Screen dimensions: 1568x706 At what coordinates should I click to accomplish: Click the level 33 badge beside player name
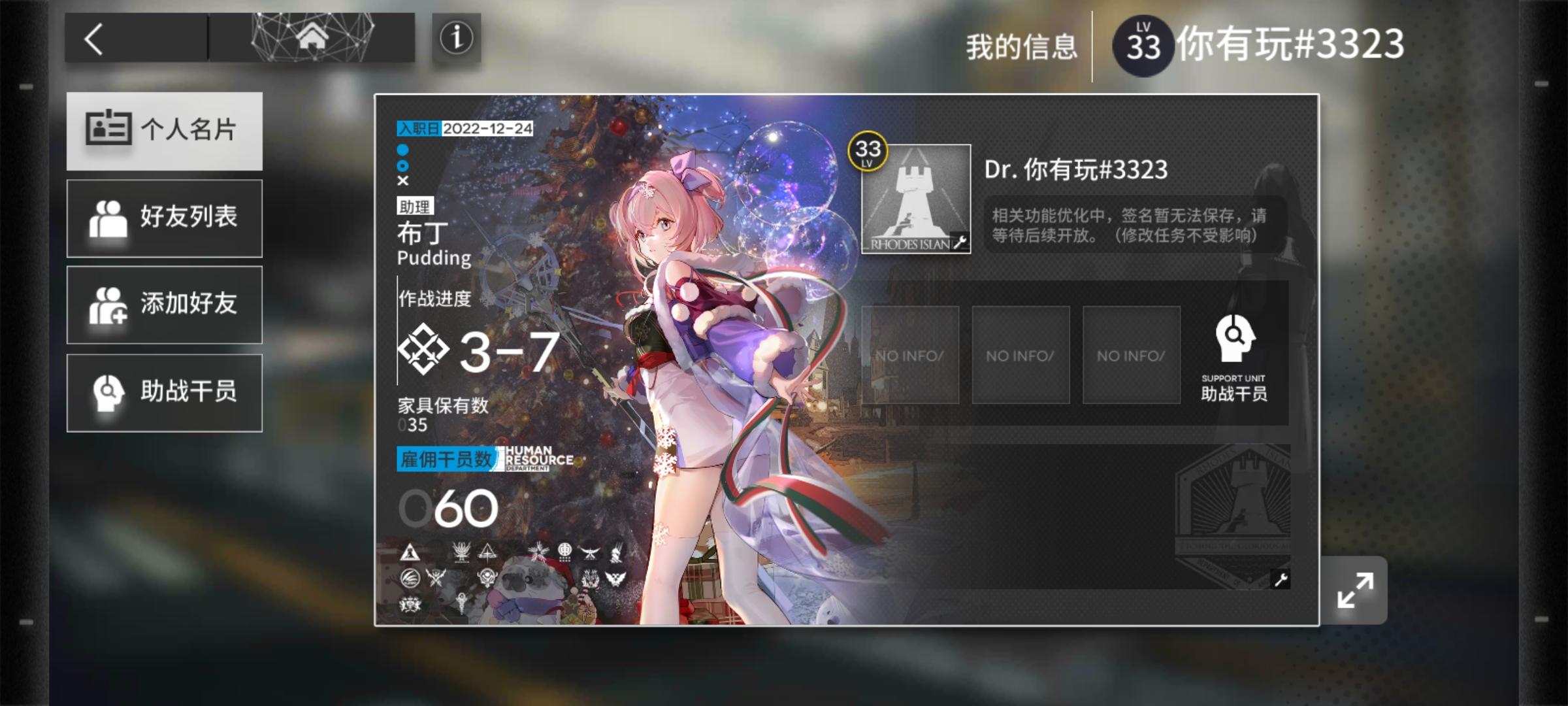coord(1143,44)
